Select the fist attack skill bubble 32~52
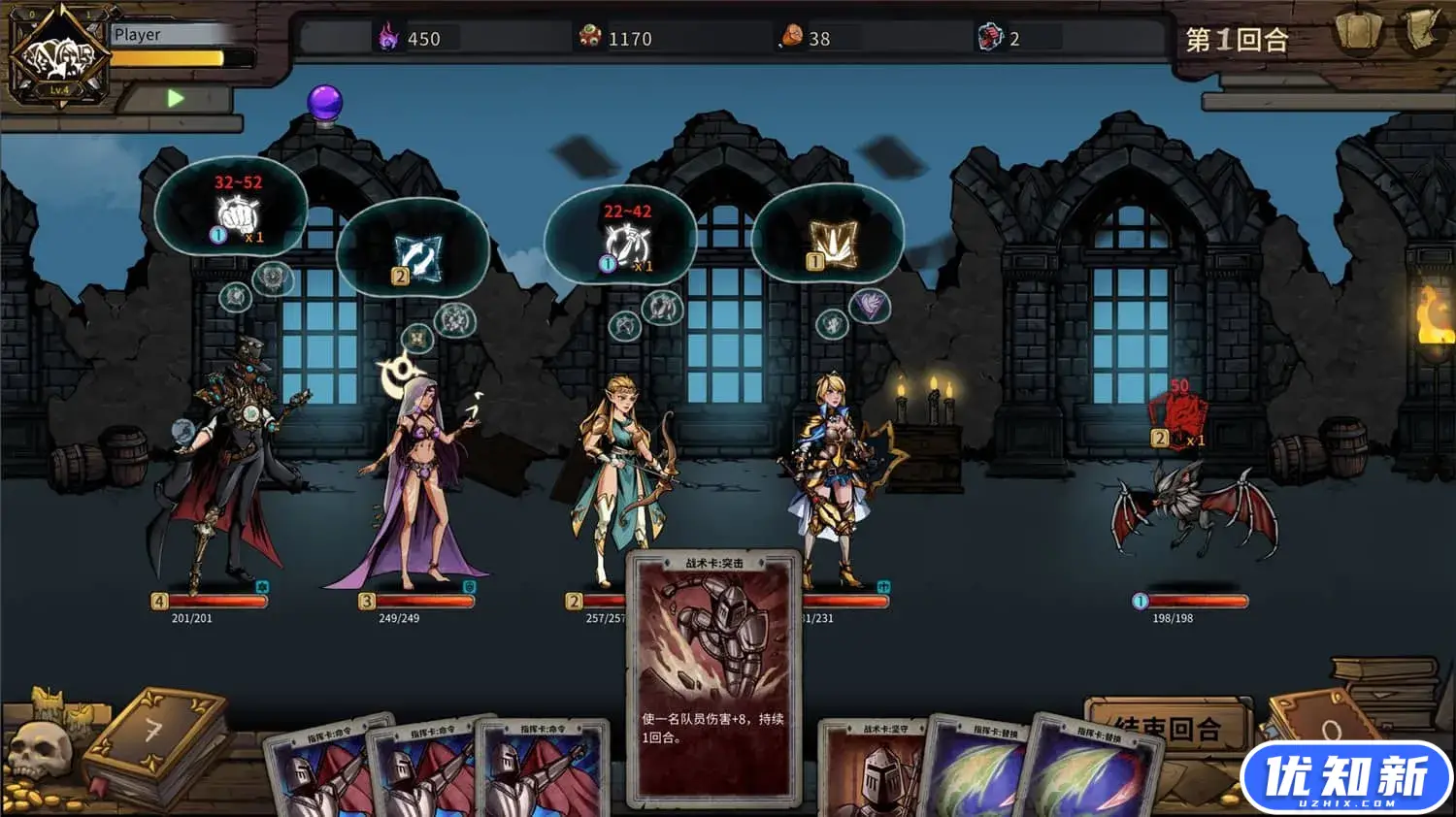 [x=231, y=209]
